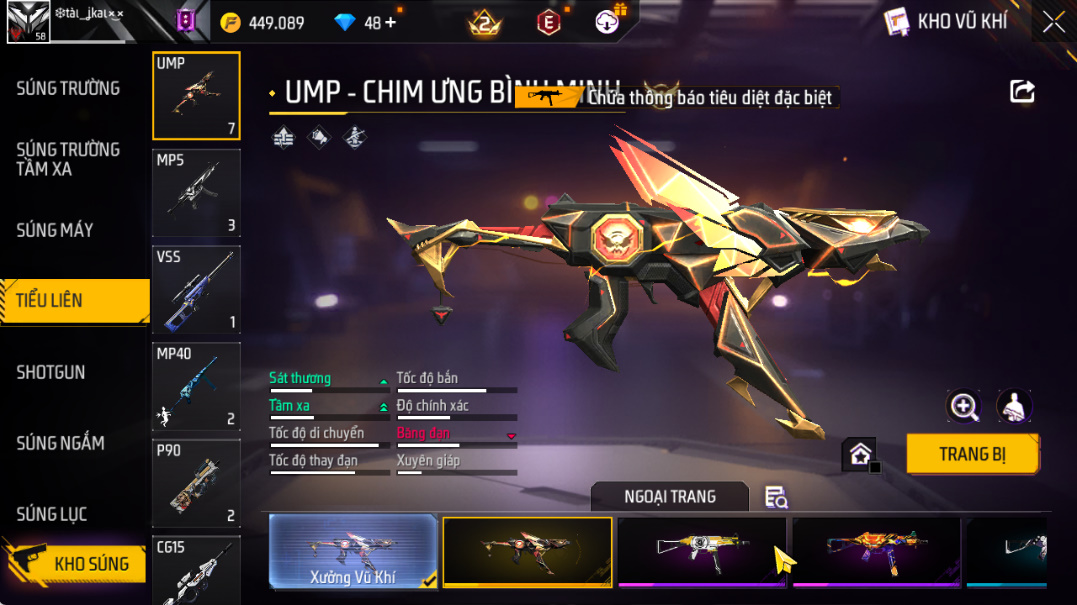The height and width of the screenshot is (605, 1077).
Task: Open the skin list search icon
Action: tap(776, 496)
